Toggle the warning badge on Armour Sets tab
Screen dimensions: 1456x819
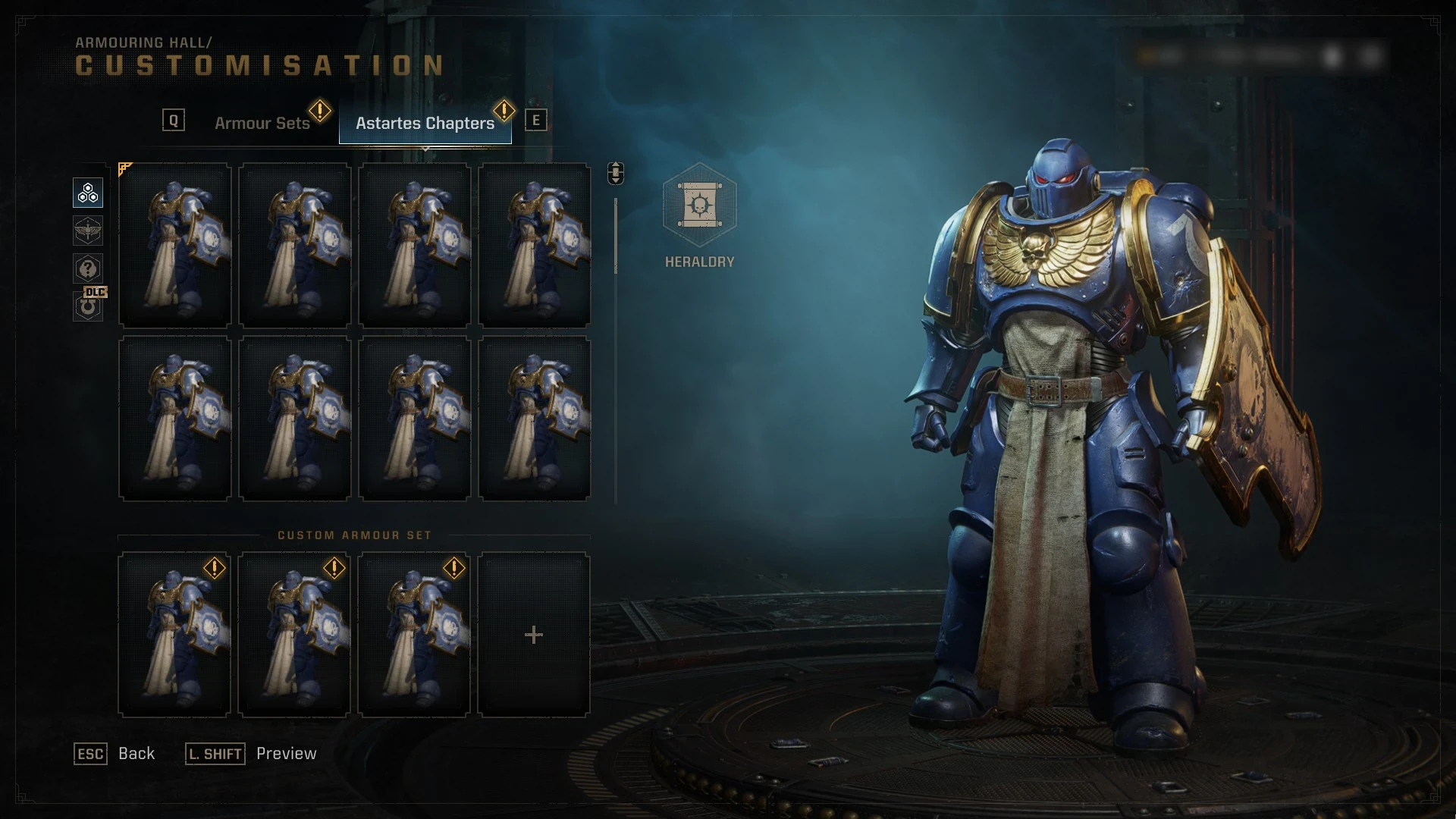[319, 111]
